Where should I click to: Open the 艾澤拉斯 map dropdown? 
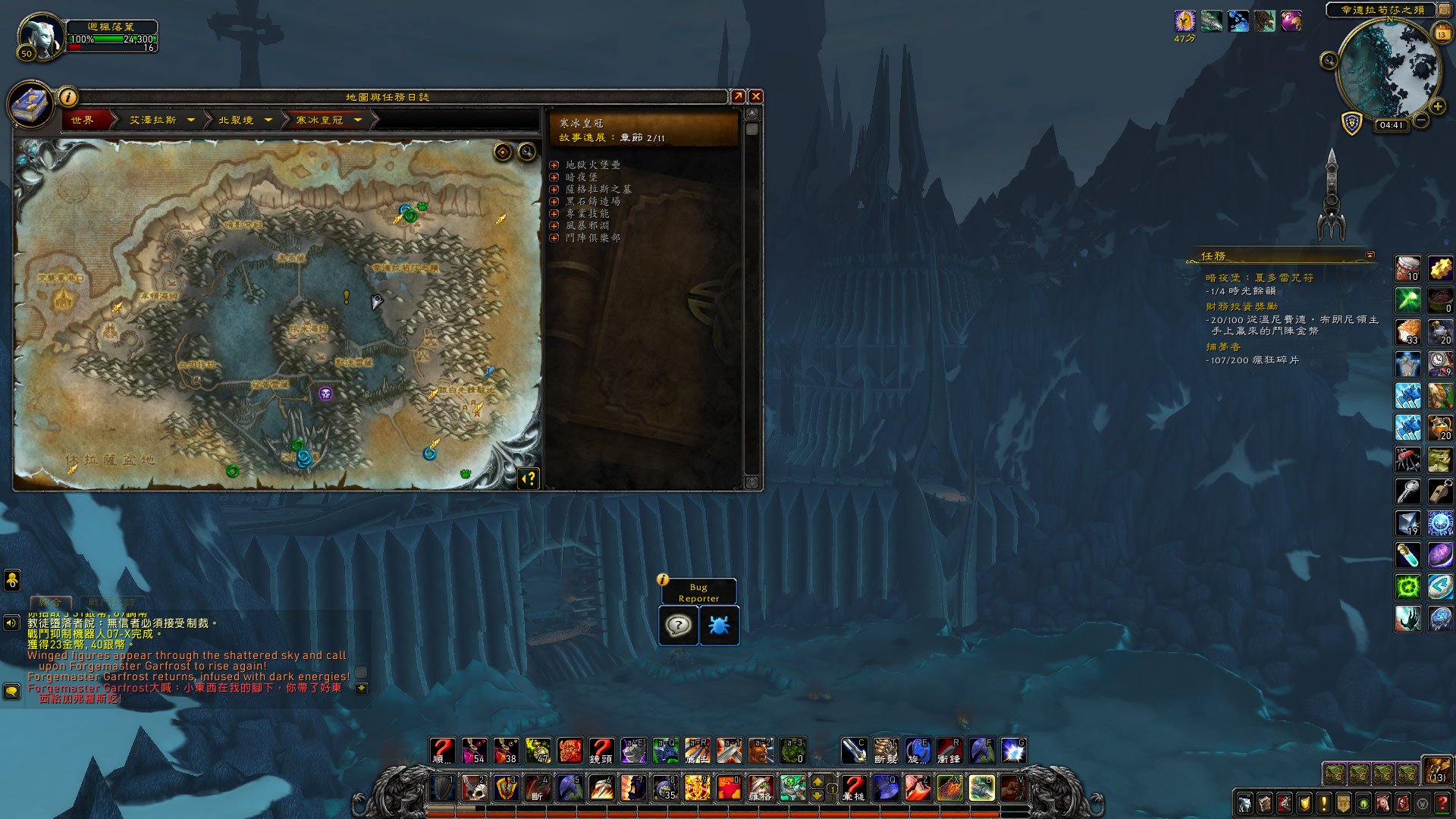pos(191,120)
